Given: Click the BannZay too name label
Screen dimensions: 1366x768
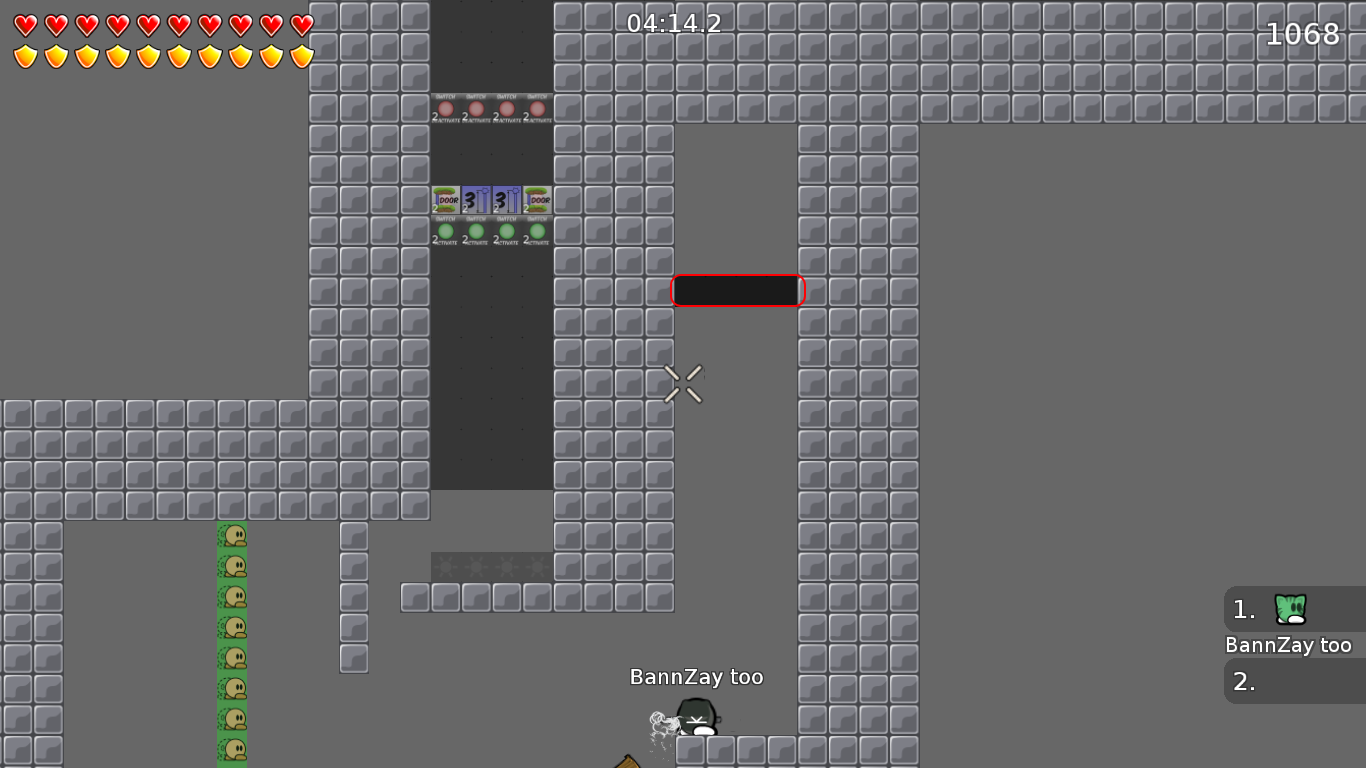Looking at the screenshot, I should (x=696, y=677).
